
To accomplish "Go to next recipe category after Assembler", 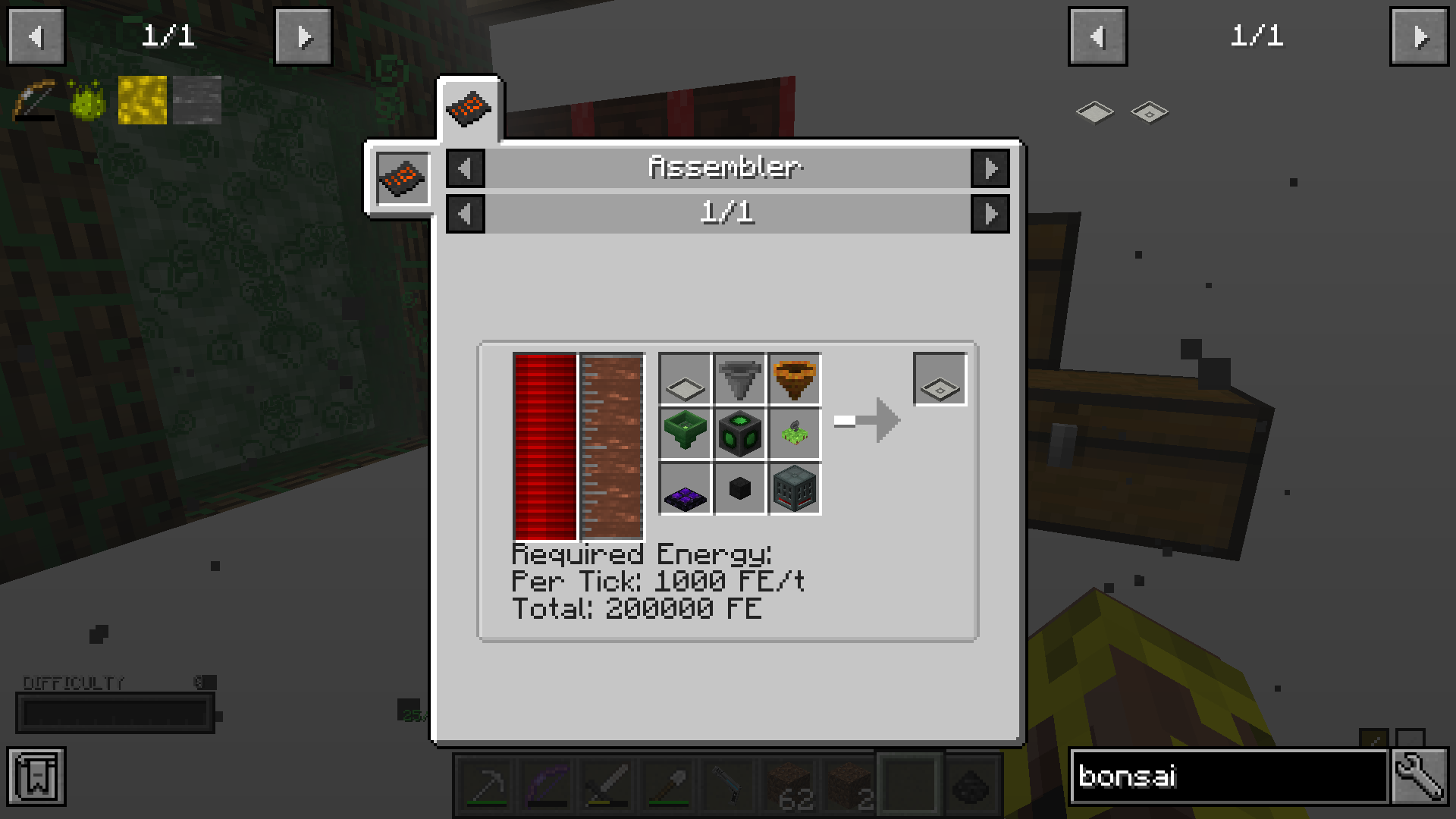I will pos(990,168).
